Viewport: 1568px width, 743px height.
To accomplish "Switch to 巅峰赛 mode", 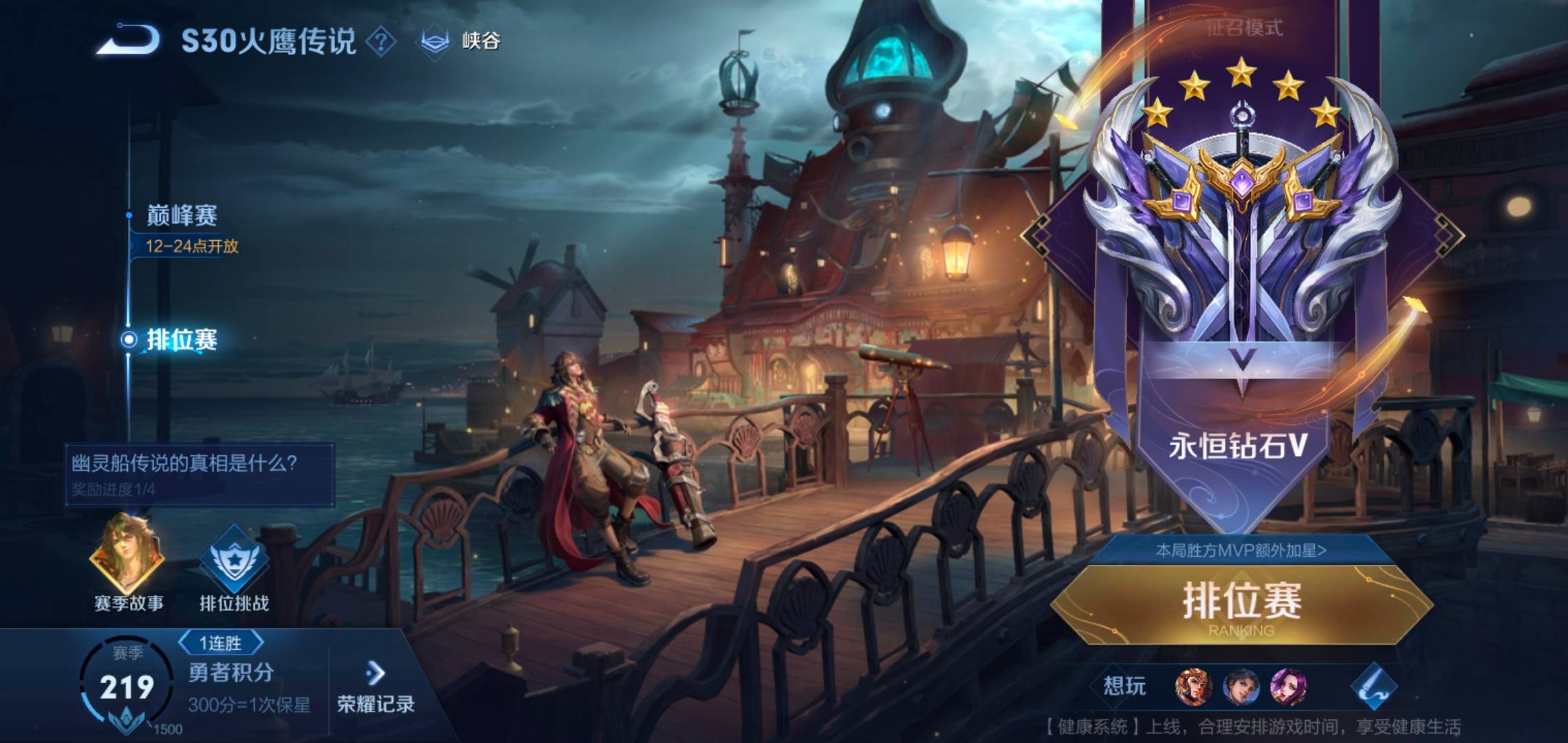I will (182, 216).
